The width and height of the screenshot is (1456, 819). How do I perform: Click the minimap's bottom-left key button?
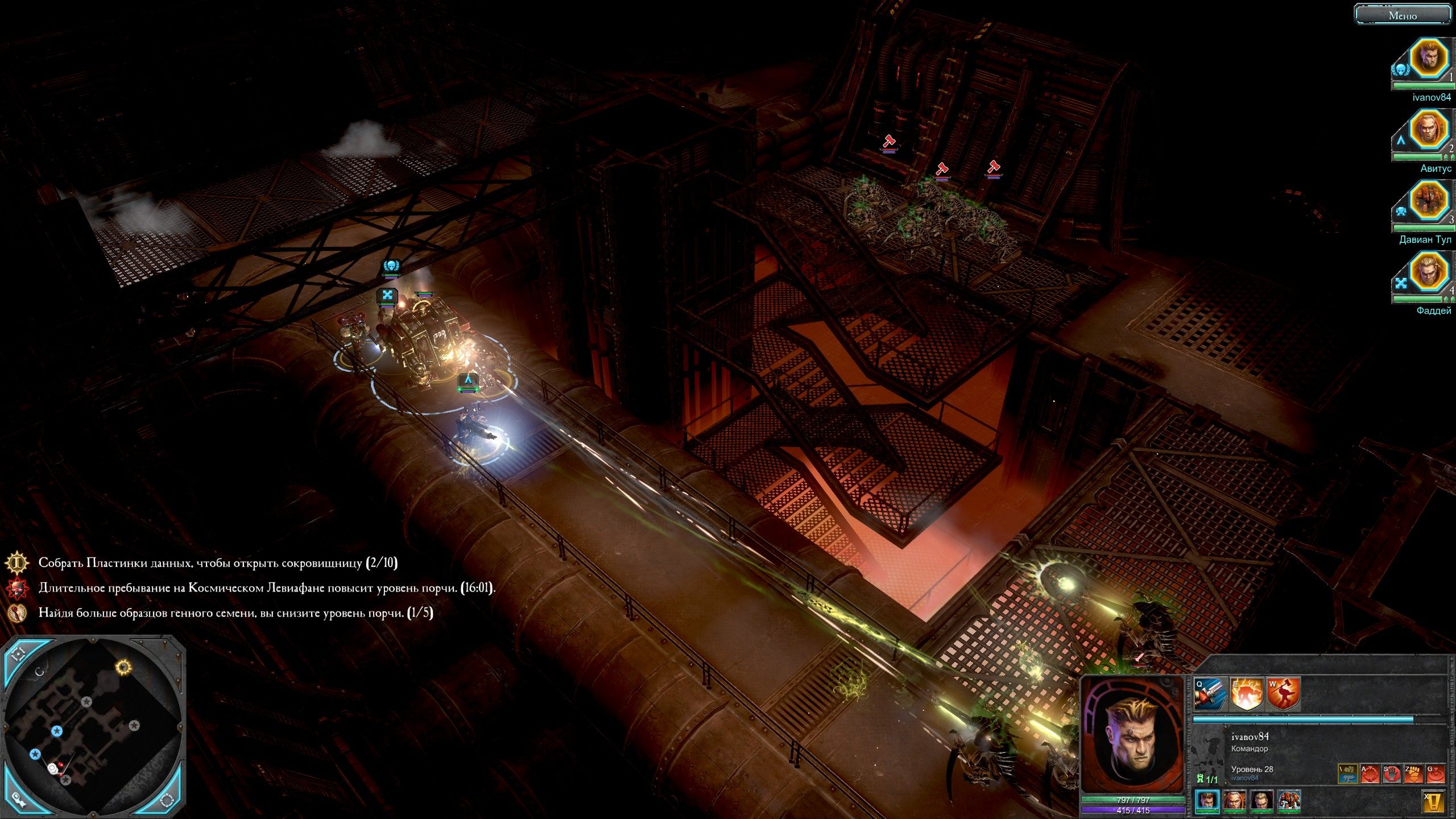(x=18, y=797)
